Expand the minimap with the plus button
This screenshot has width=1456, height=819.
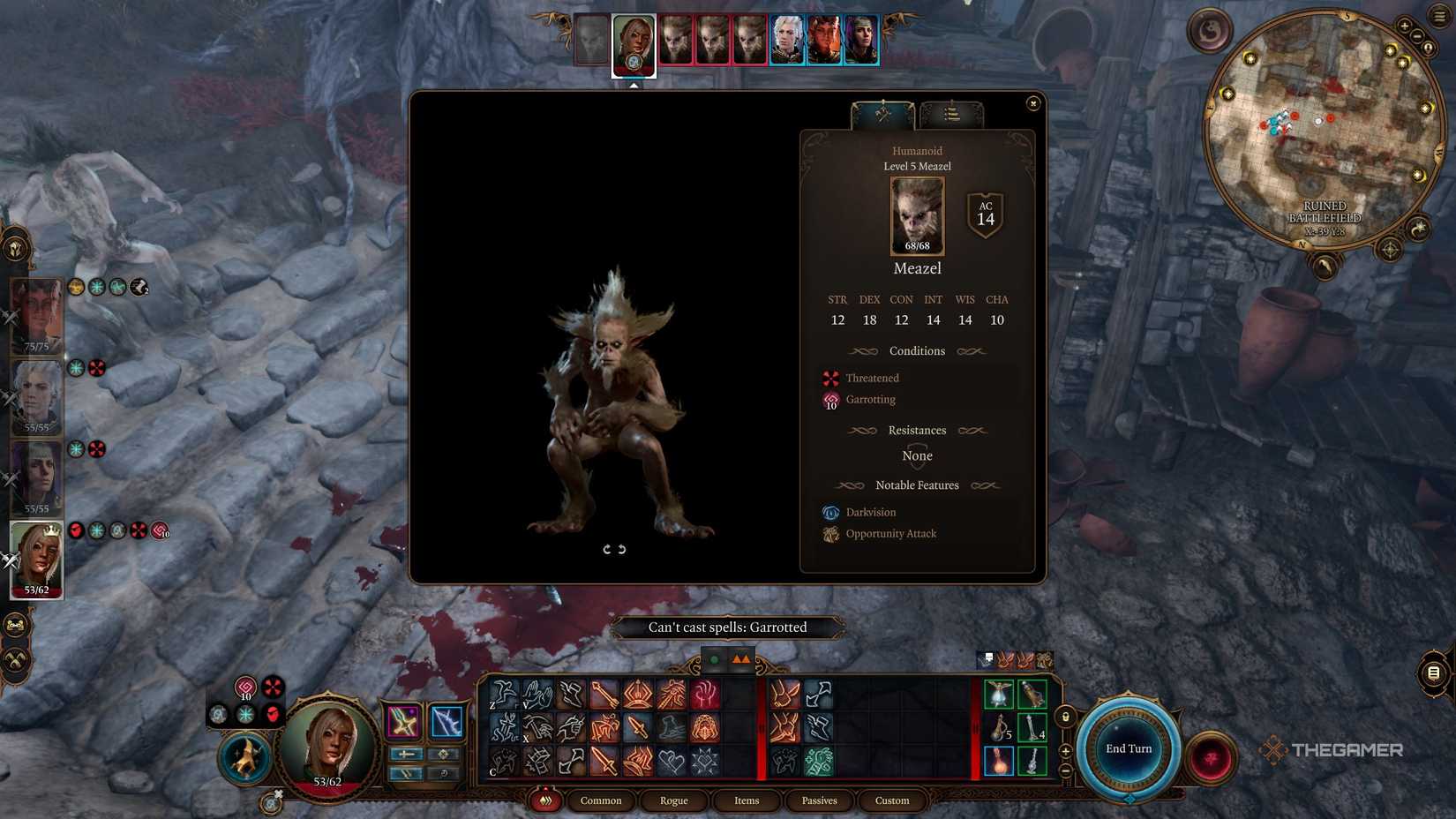(1404, 26)
